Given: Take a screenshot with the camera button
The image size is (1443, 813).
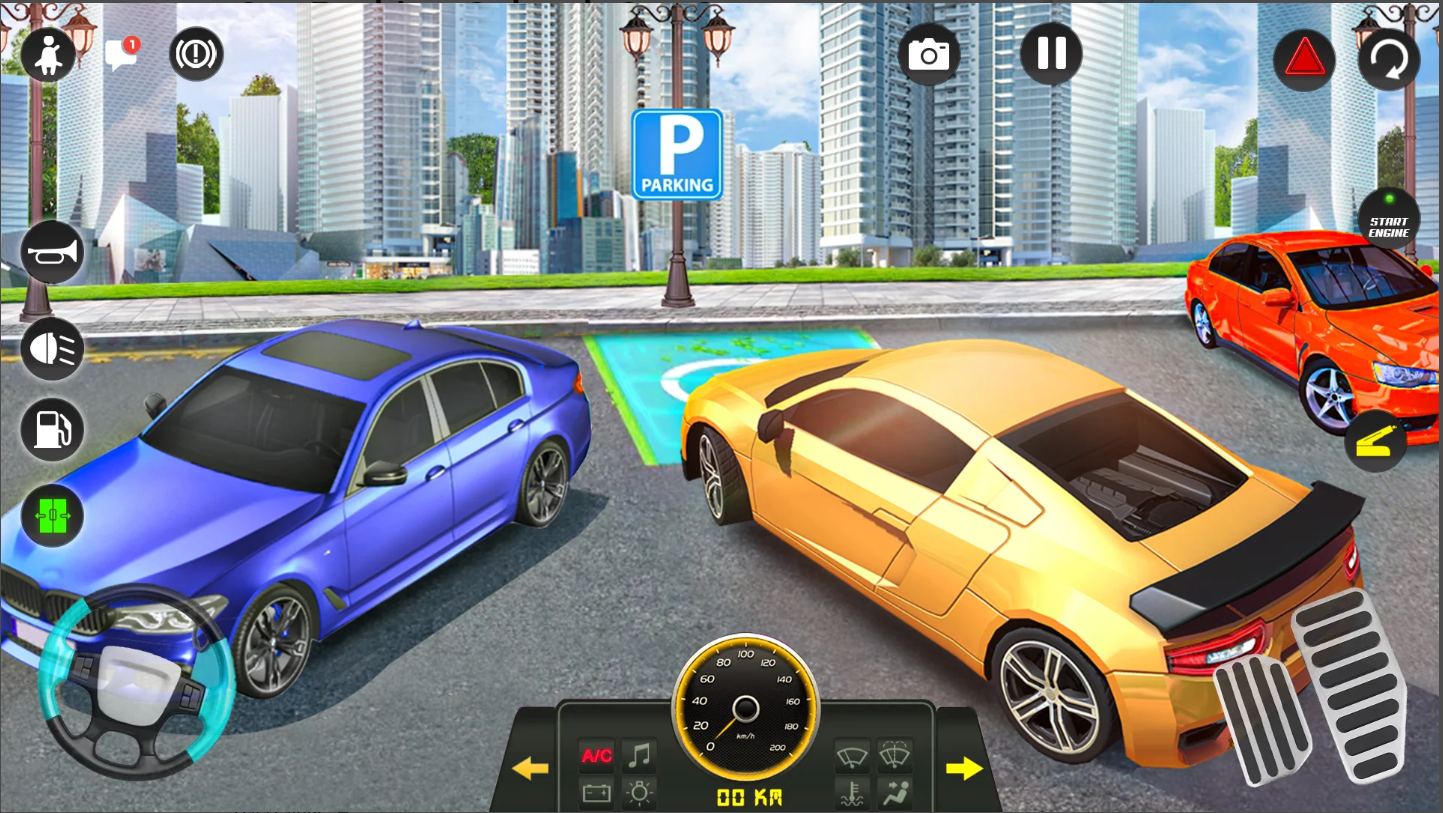Looking at the screenshot, I should coord(929,54).
